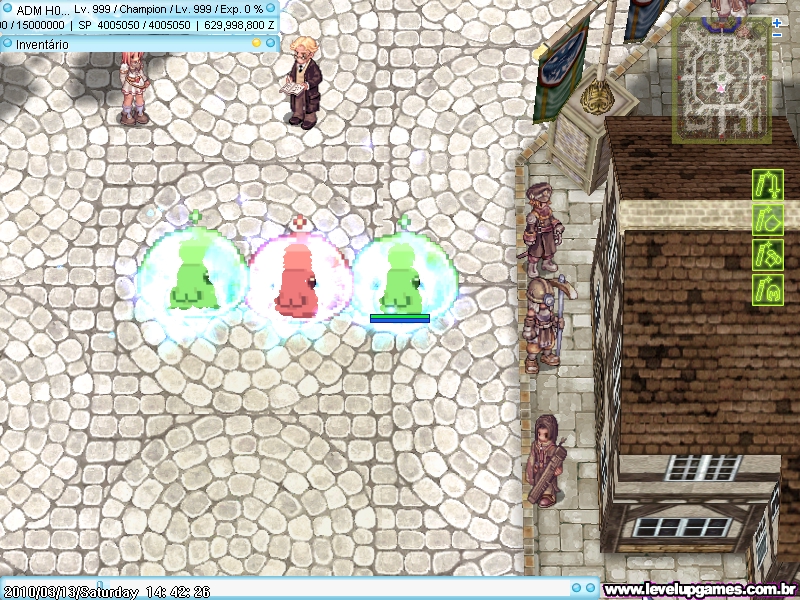Minimize the Inventário window with yellow button
The width and height of the screenshot is (800, 600).
[256, 43]
